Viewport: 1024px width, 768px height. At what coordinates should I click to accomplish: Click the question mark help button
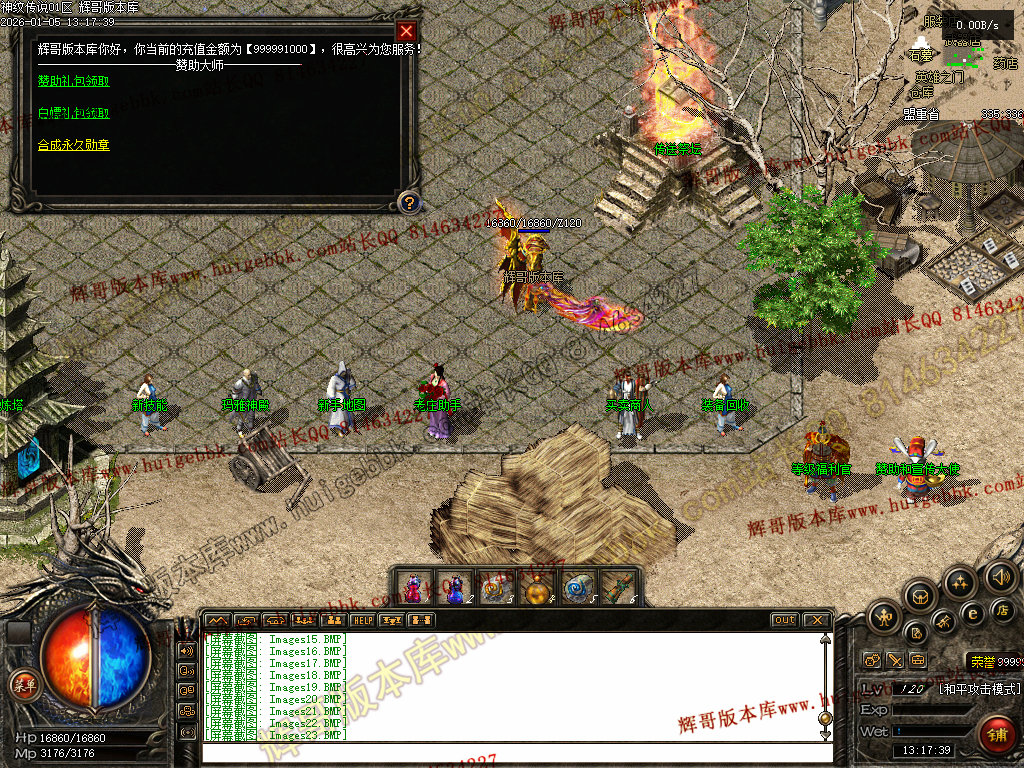point(407,203)
